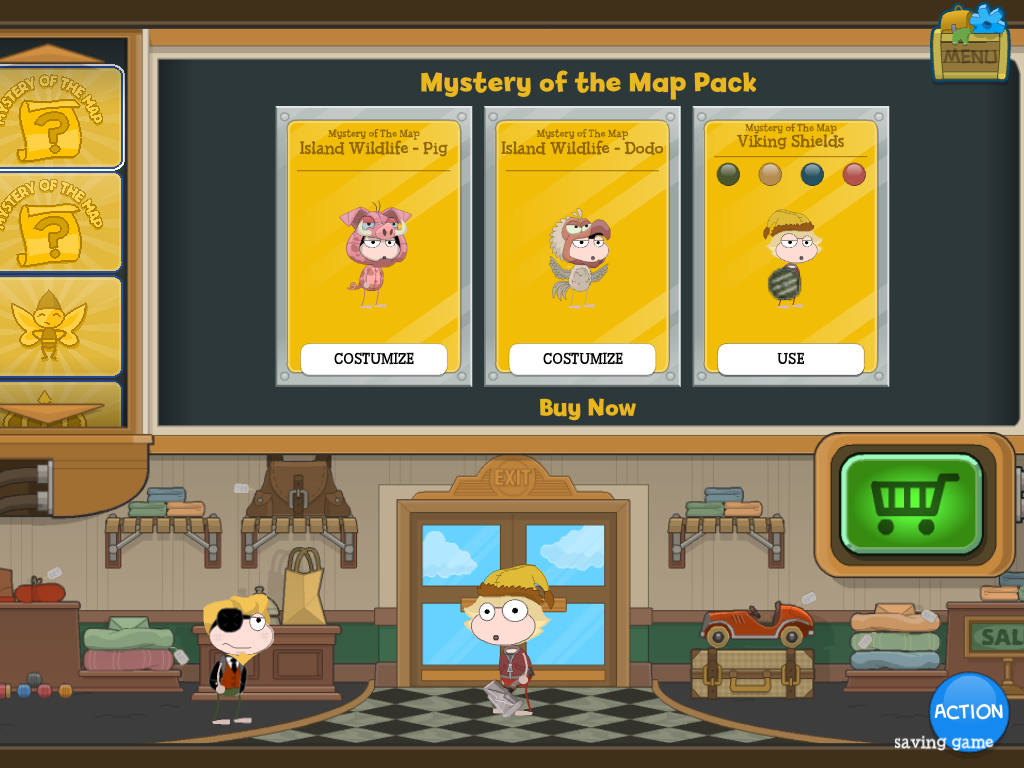Screen dimensions: 1024x768
Task: Tap the blue ACTION button
Action: pos(968,712)
